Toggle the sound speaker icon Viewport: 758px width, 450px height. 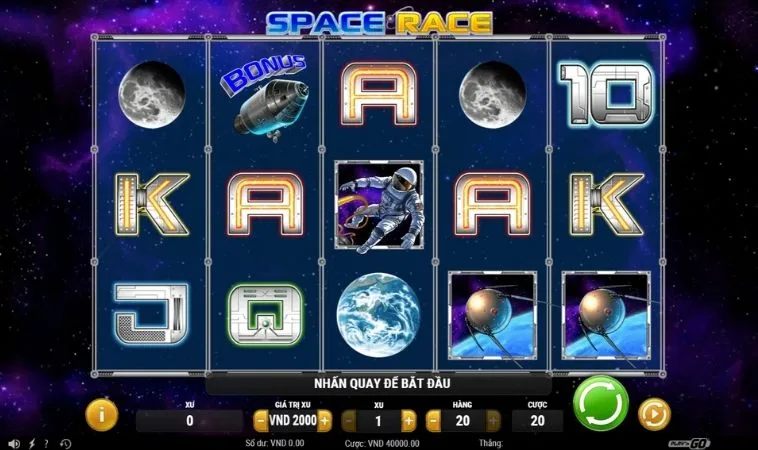point(13,442)
